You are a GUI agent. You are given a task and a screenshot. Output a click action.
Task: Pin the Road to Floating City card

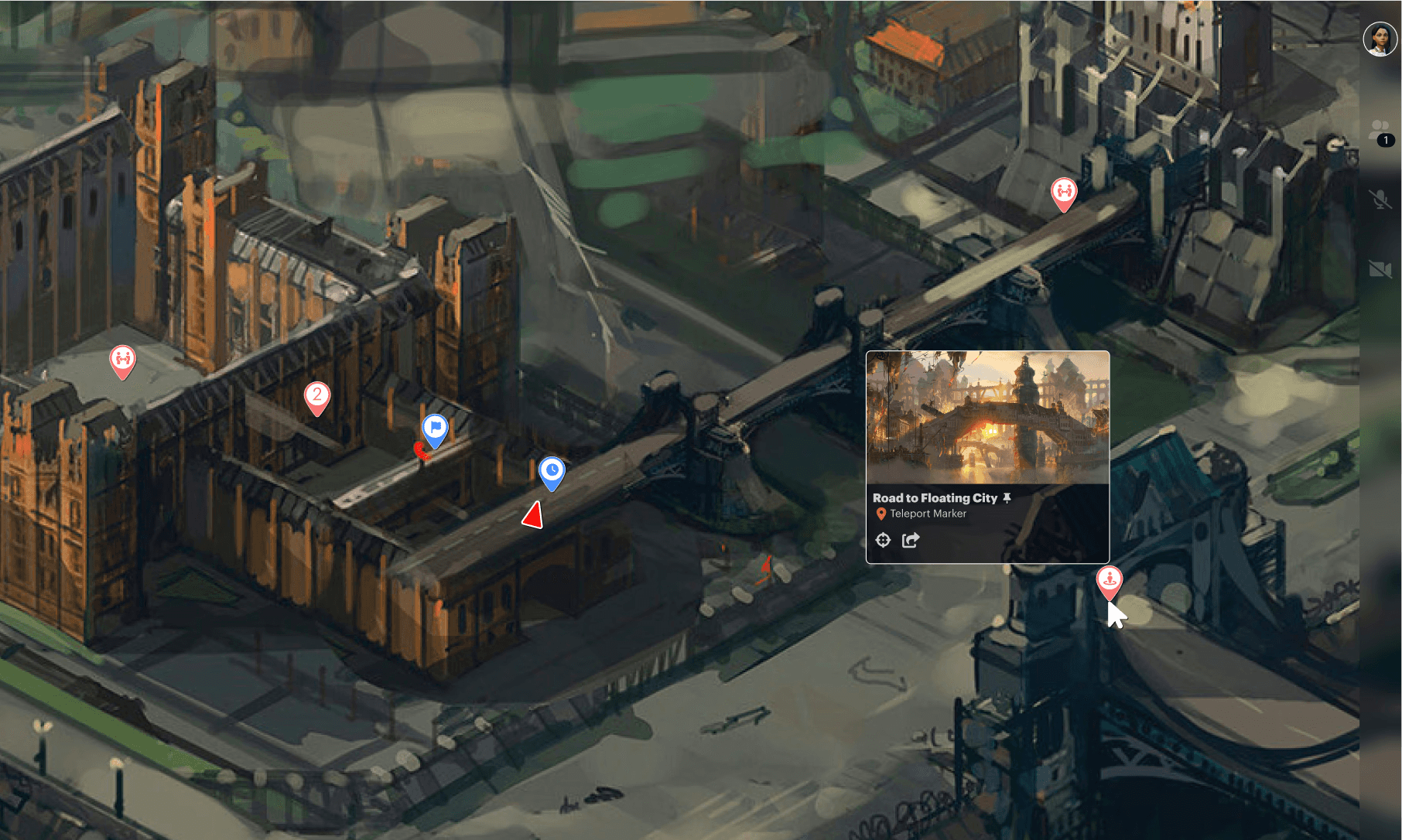(1007, 498)
